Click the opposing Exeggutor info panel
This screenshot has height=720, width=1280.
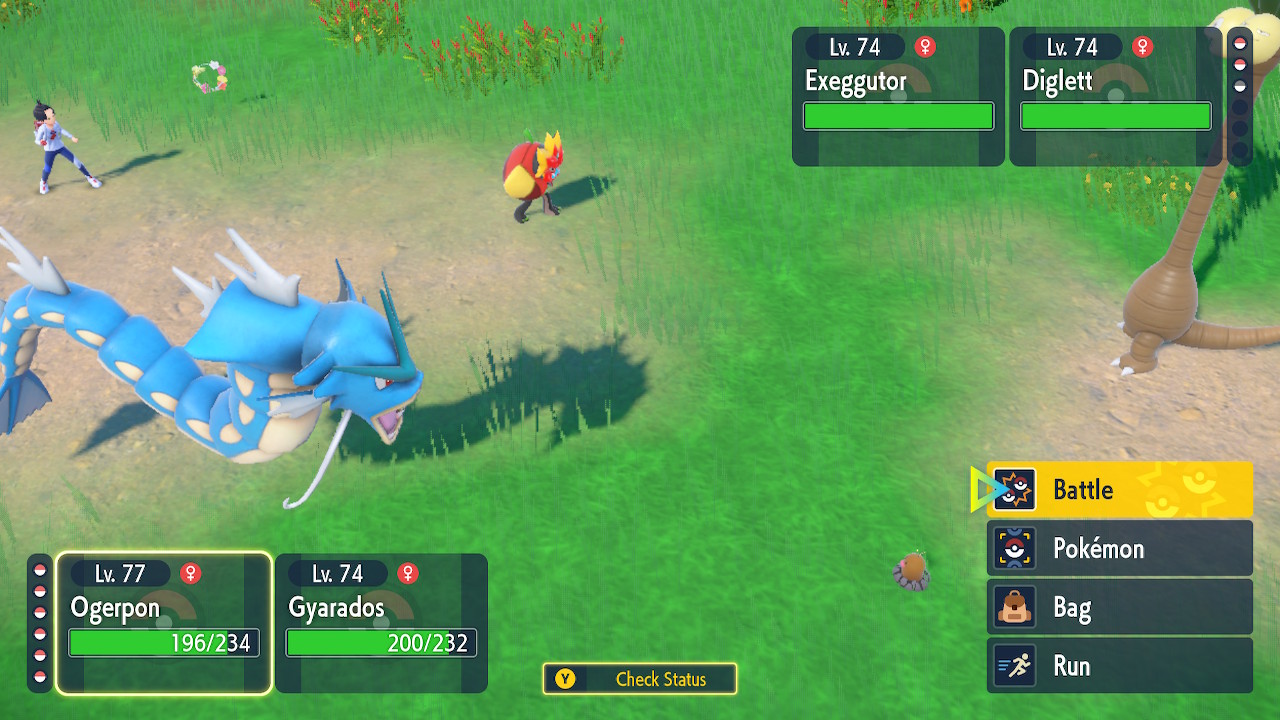coord(898,96)
